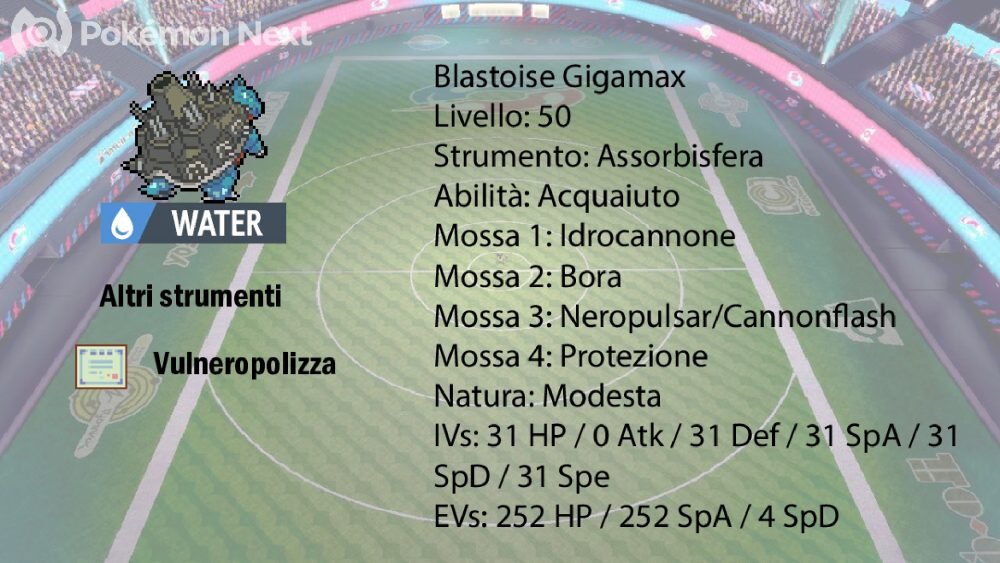Select the Blastoise Gigamax sprite
The width and height of the screenshot is (1000, 563).
click(194, 135)
